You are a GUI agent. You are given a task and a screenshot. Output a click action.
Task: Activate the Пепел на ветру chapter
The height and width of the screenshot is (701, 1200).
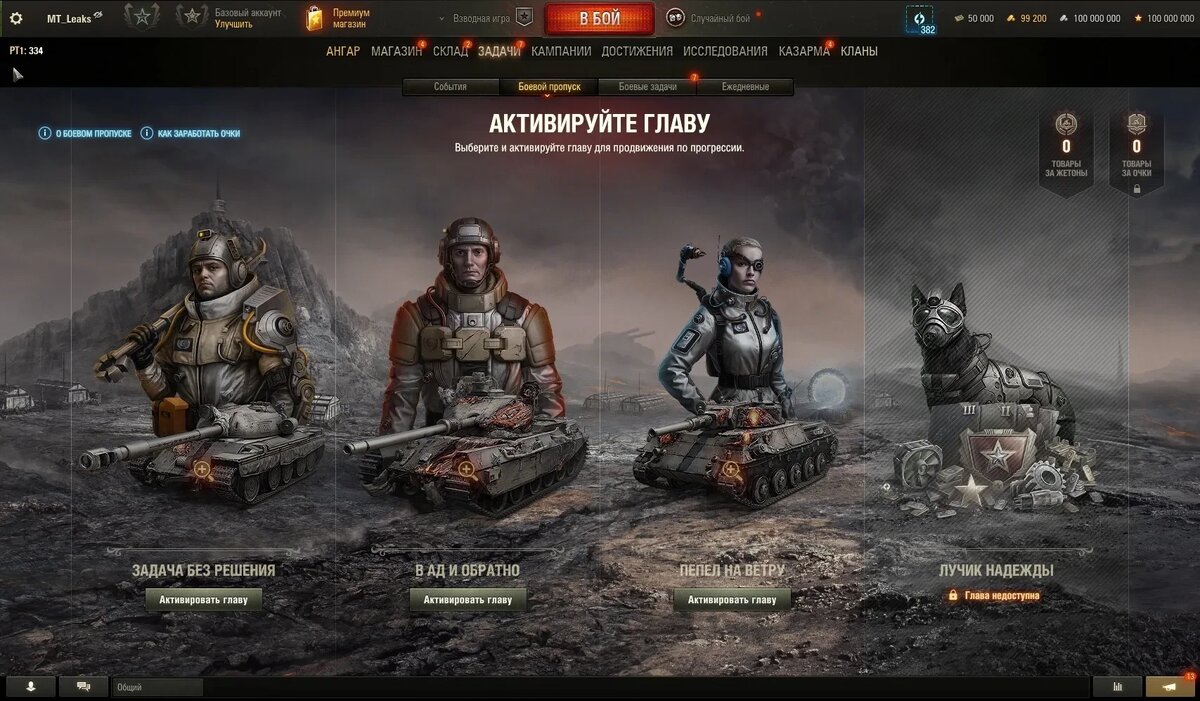(731, 600)
